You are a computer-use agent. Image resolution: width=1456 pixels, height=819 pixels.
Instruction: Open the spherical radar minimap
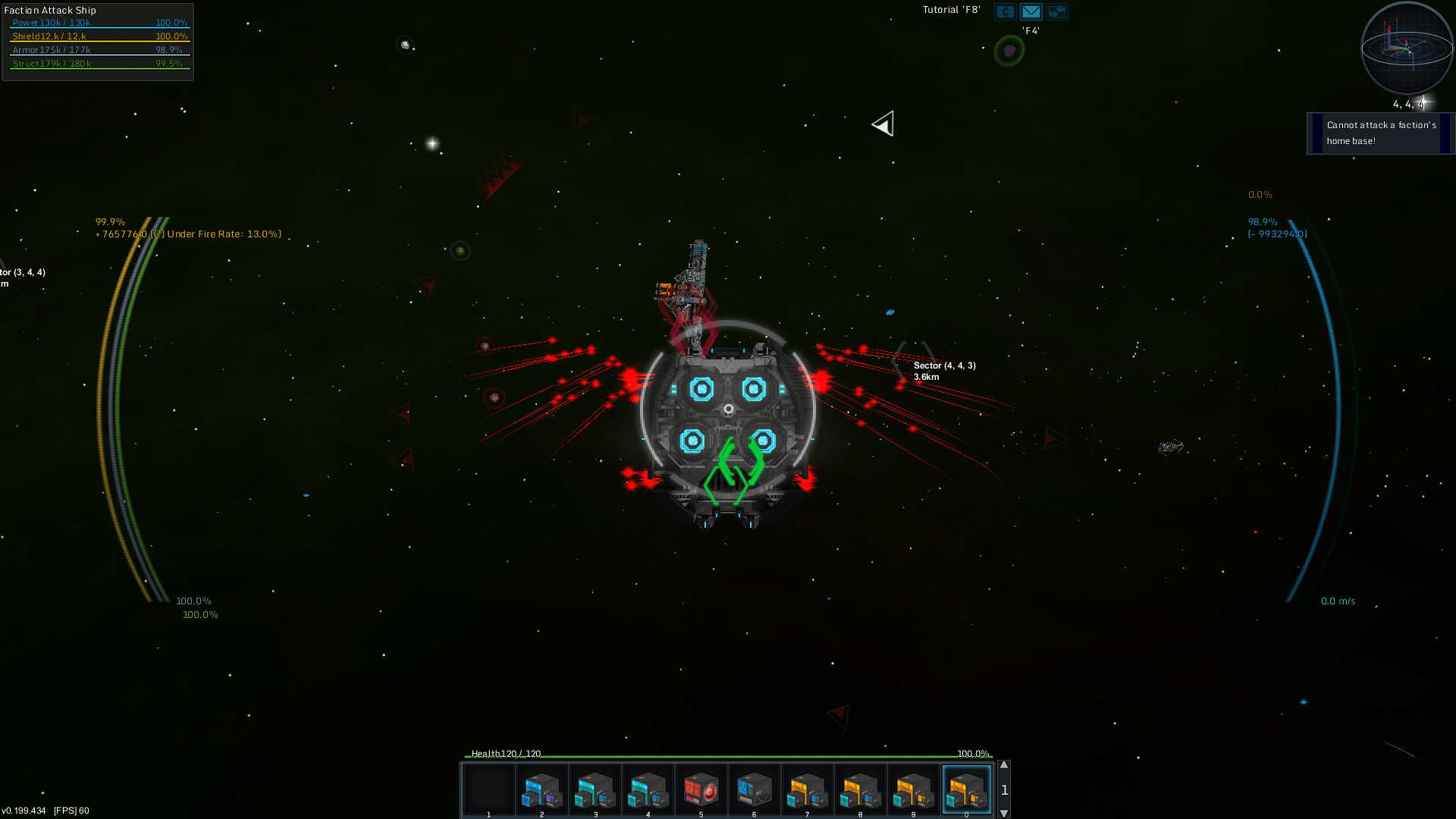1407,48
